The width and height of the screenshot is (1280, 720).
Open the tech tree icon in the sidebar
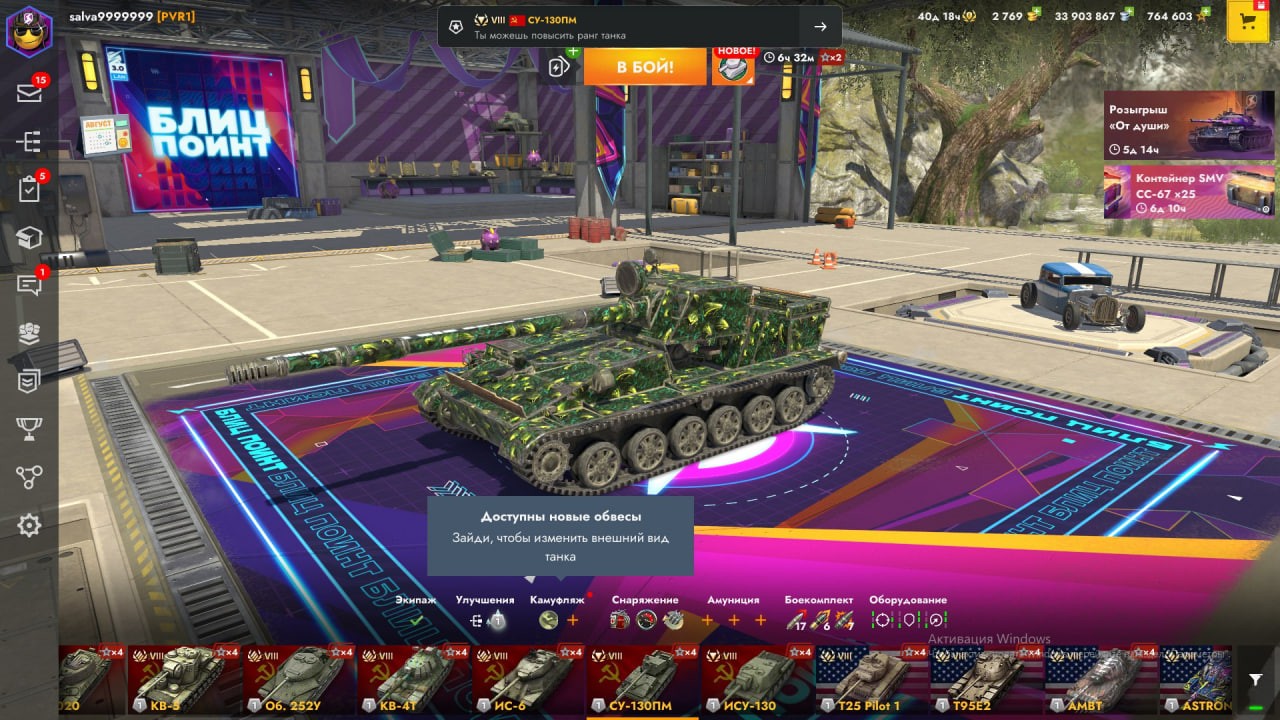tap(29, 141)
